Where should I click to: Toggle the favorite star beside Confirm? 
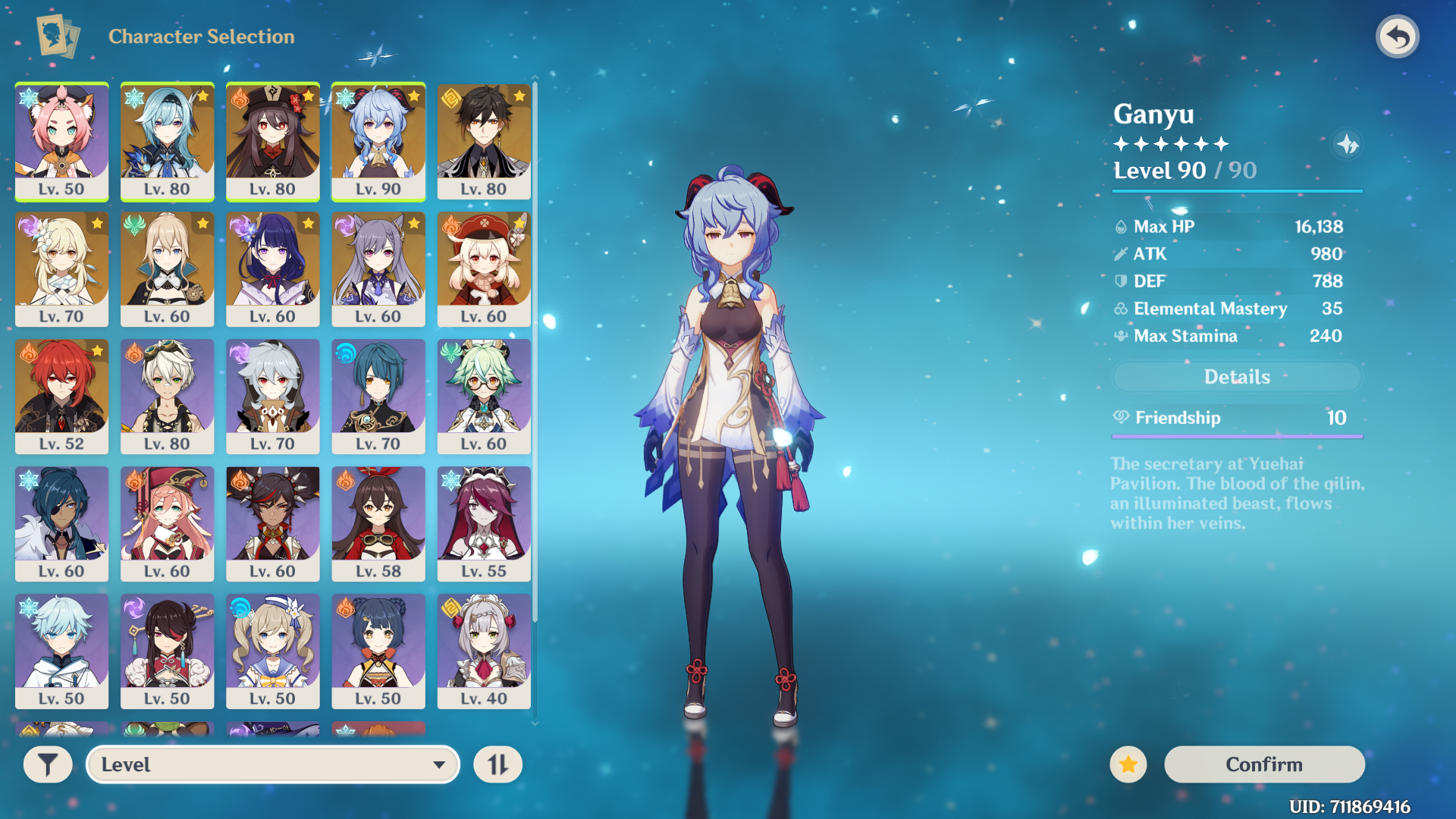click(x=1128, y=764)
